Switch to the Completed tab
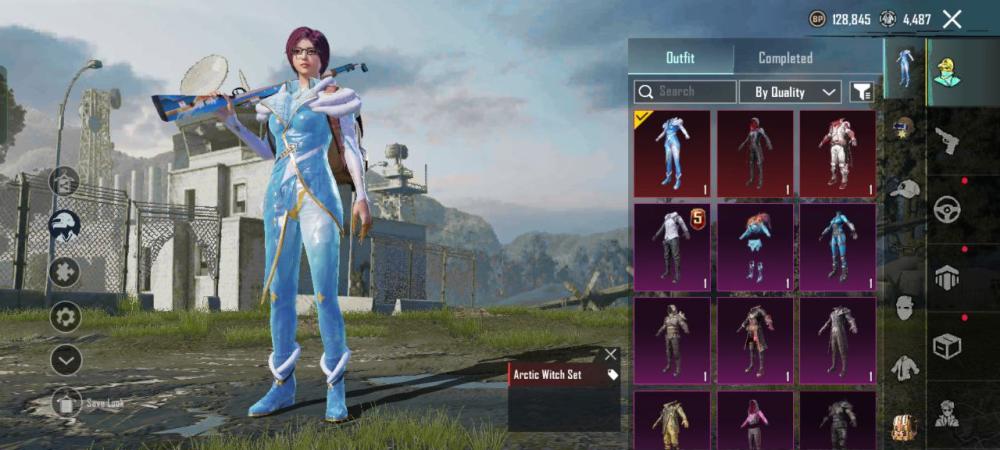The height and width of the screenshot is (450, 1000). 785,58
